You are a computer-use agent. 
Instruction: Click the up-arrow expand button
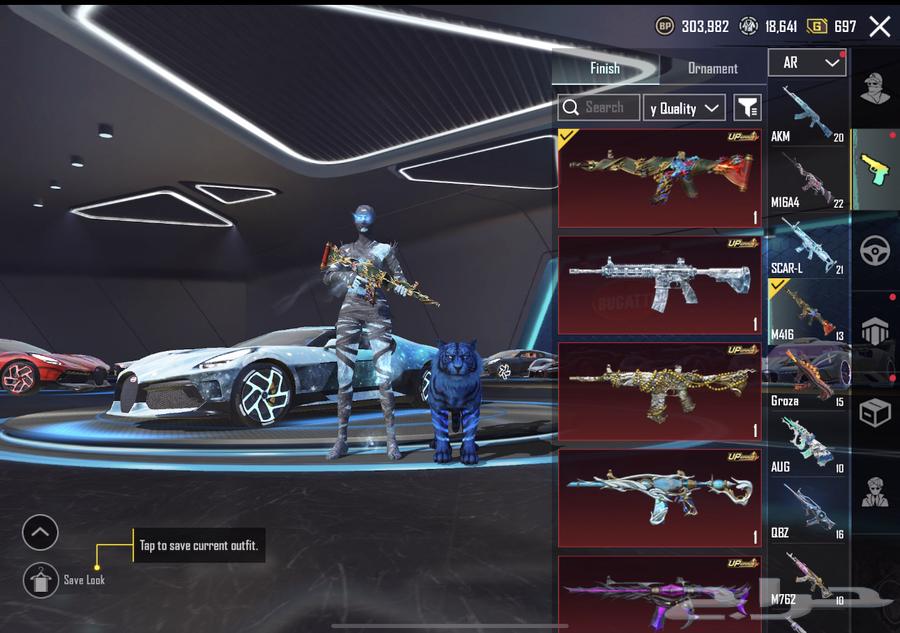40,532
